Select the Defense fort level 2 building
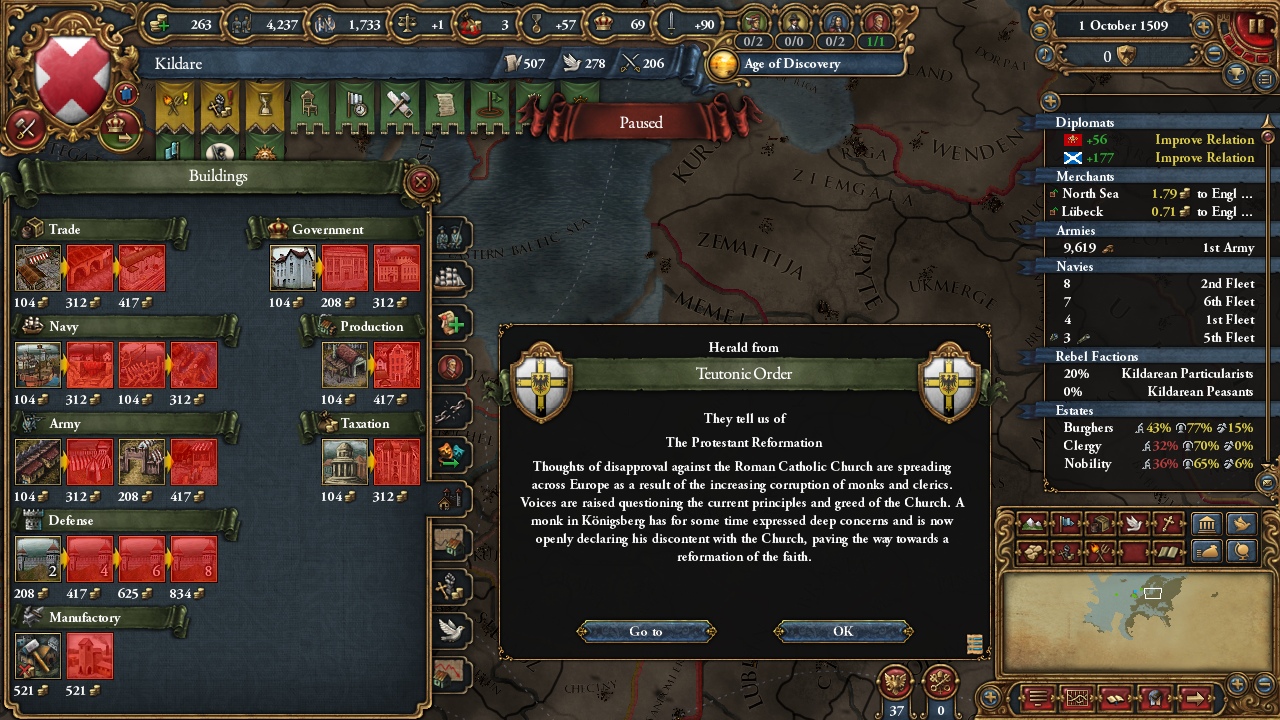1280x720 pixels. 38,559
